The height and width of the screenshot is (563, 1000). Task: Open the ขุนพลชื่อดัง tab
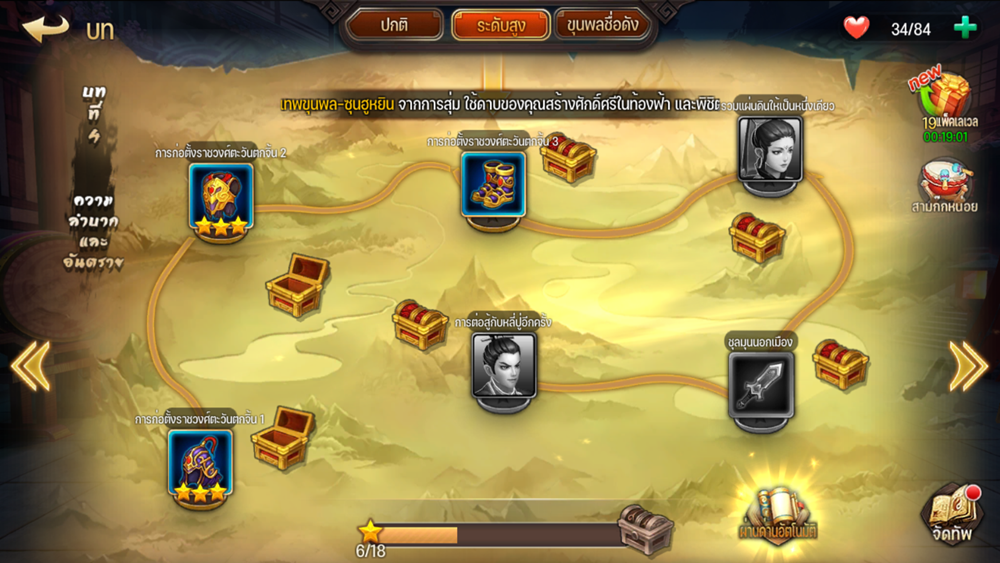click(x=602, y=24)
